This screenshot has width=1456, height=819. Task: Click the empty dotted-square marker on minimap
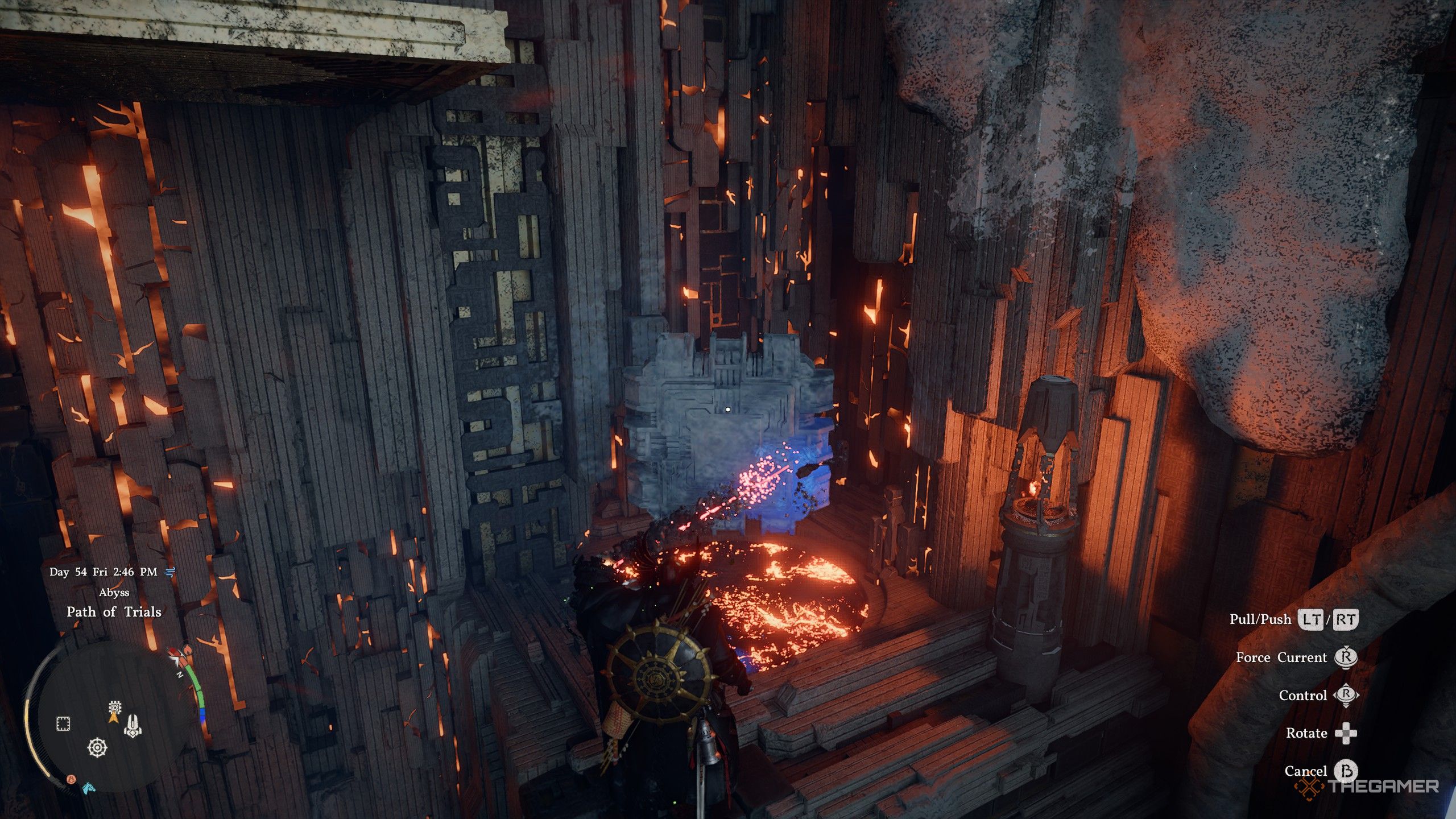(x=63, y=724)
